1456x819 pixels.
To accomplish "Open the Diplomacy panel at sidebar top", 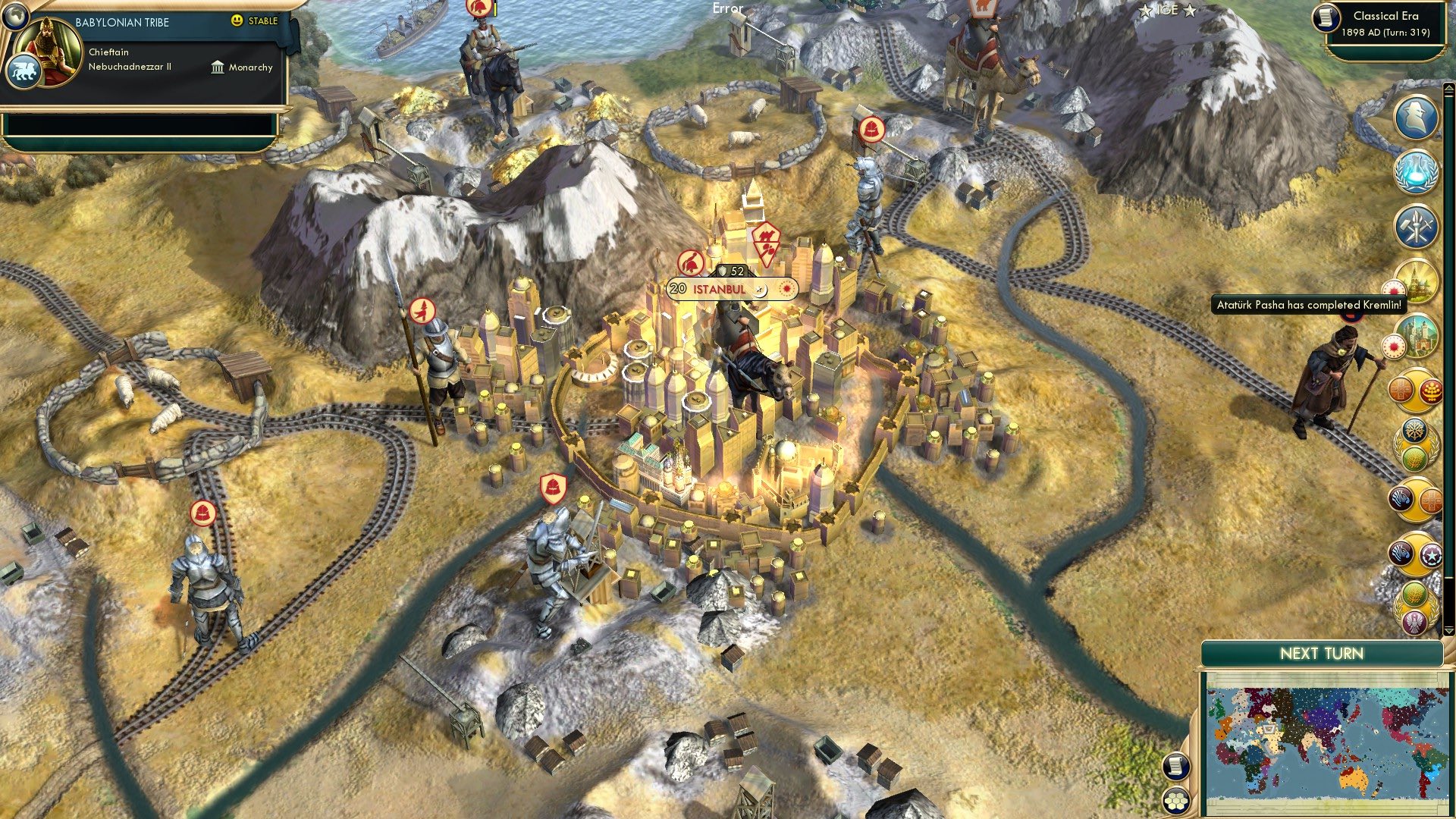I will tap(1417, 121).
